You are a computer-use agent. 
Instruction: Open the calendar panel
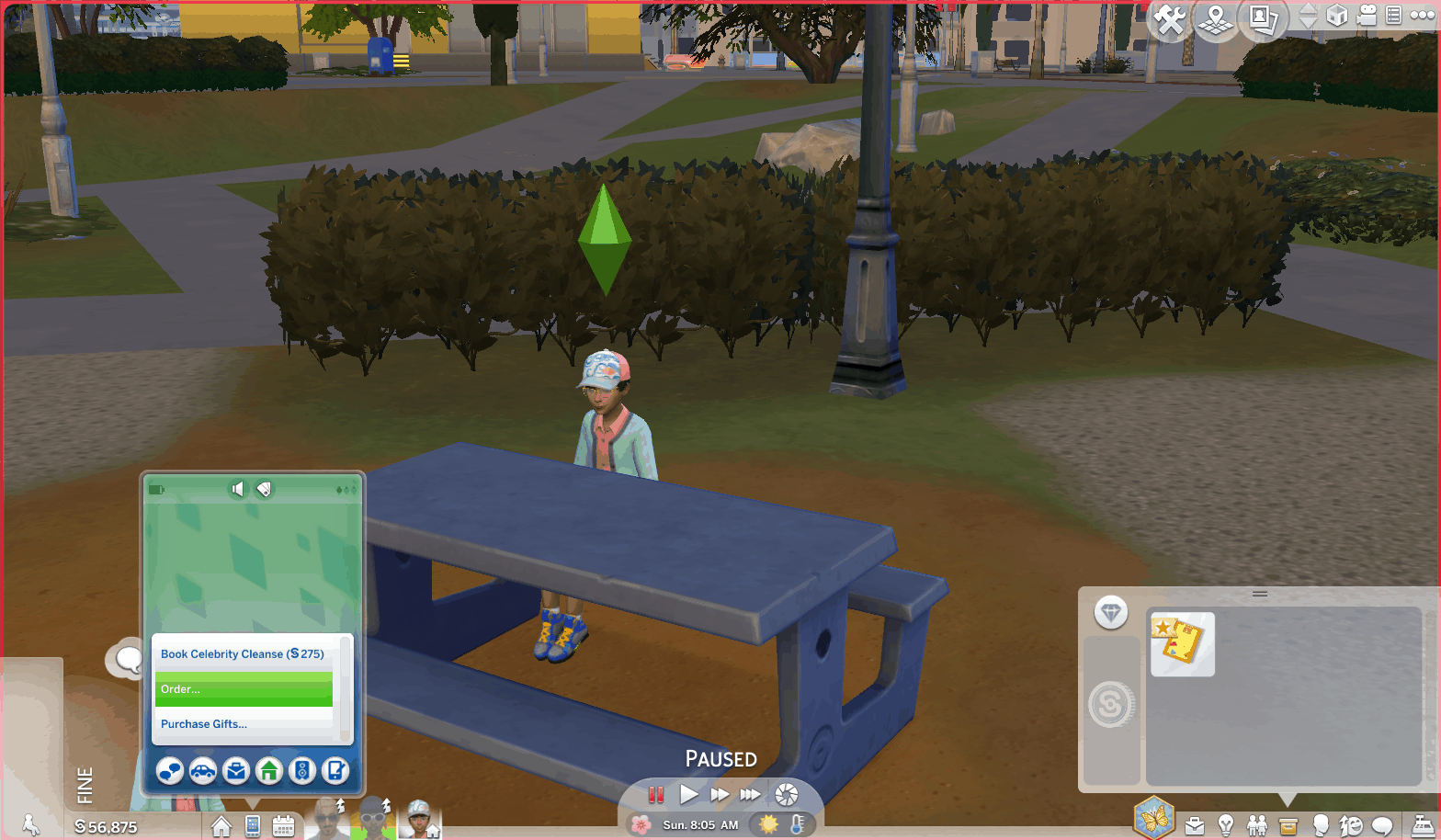[x=283, y=826]
